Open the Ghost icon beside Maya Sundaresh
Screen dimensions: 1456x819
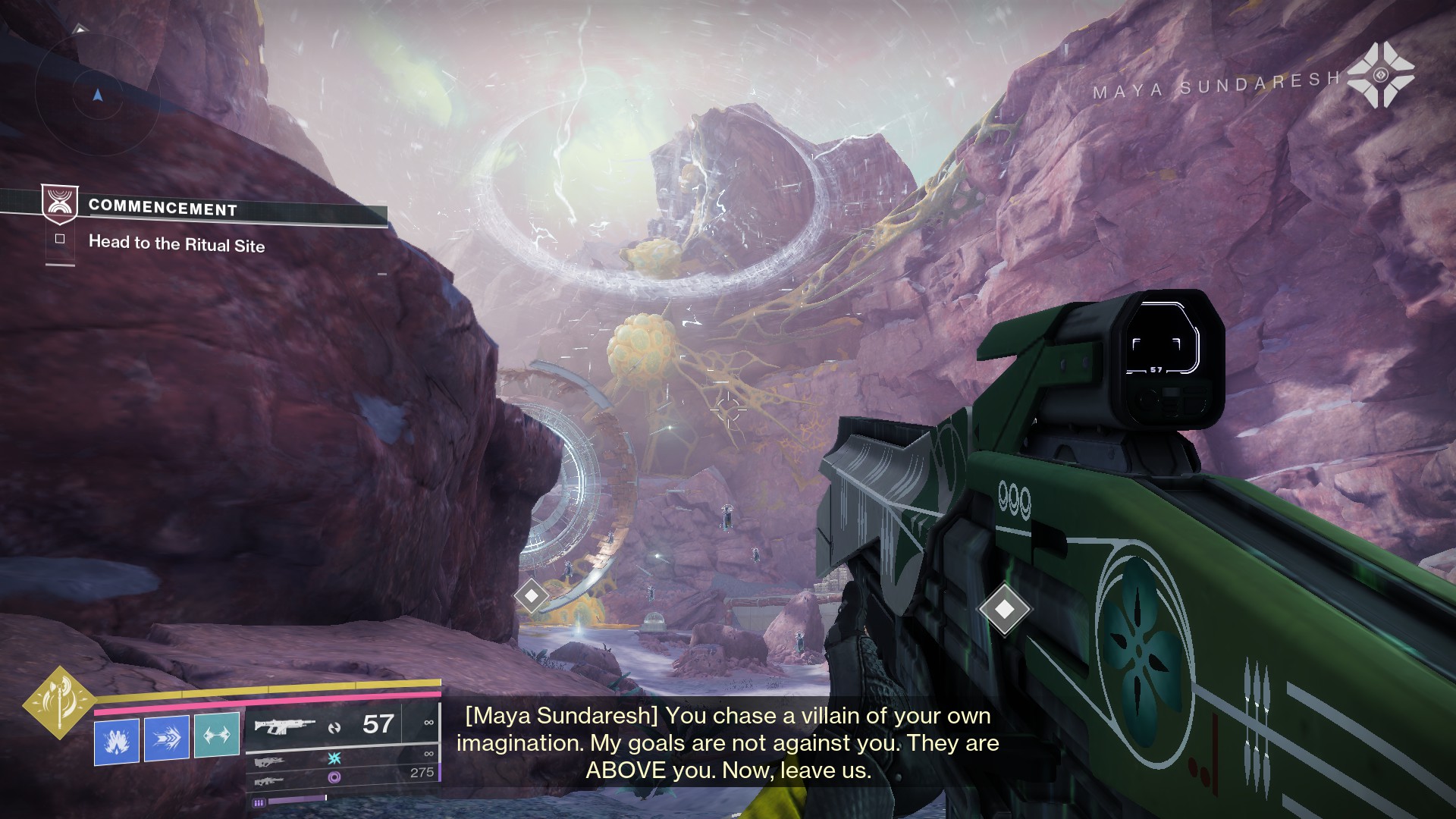click(x=1380, y=74)
